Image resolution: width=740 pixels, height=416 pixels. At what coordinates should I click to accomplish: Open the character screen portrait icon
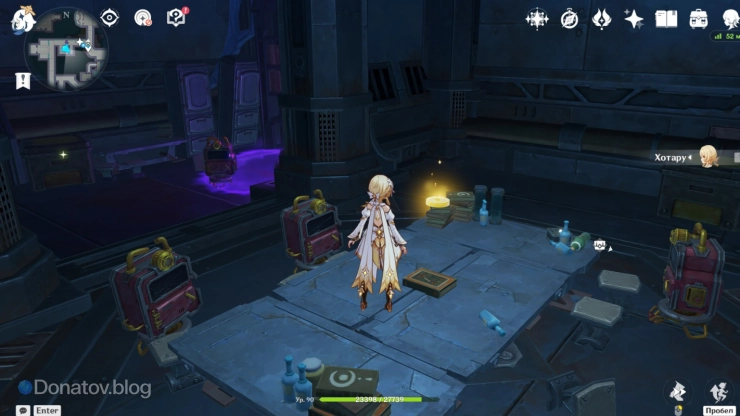[x=728, y=18]
